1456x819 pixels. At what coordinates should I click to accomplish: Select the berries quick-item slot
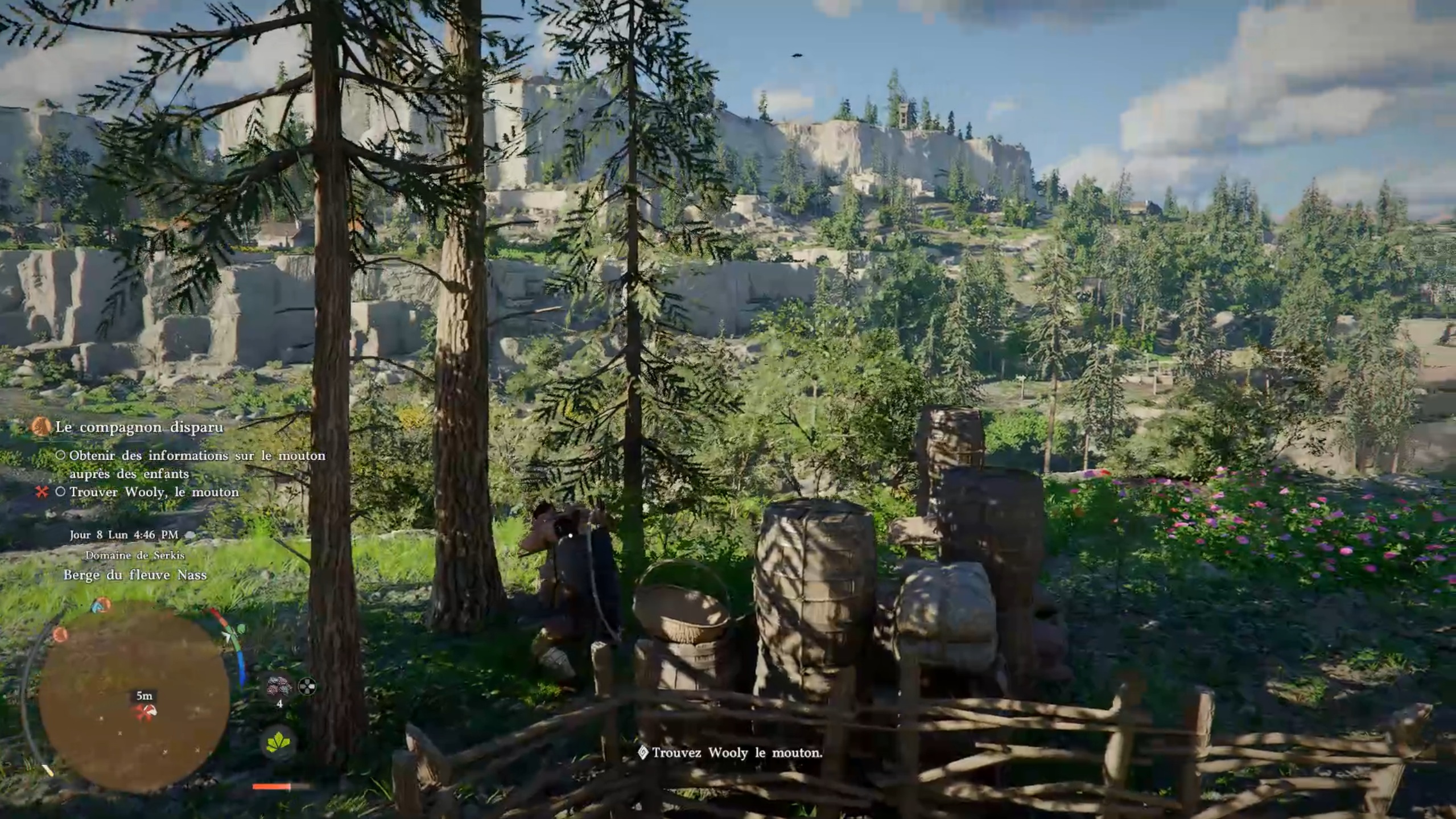279,687
